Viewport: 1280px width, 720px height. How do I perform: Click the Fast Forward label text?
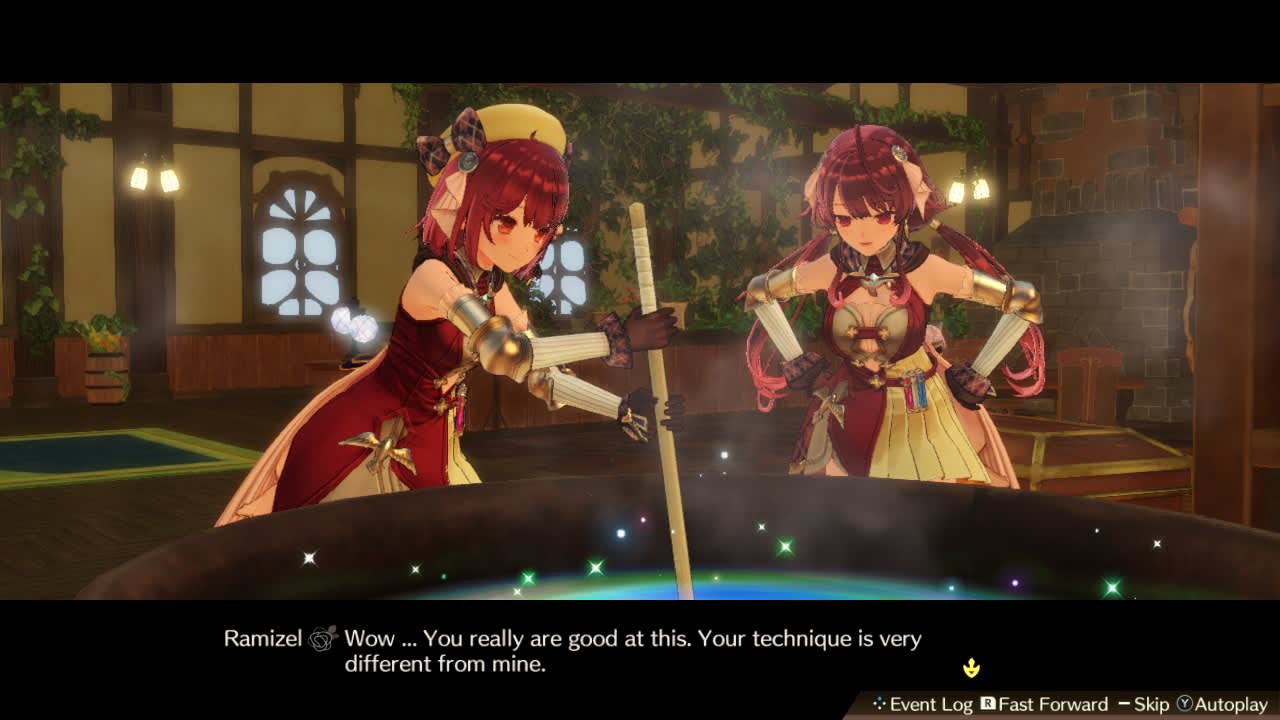[x=1052, y=704]
